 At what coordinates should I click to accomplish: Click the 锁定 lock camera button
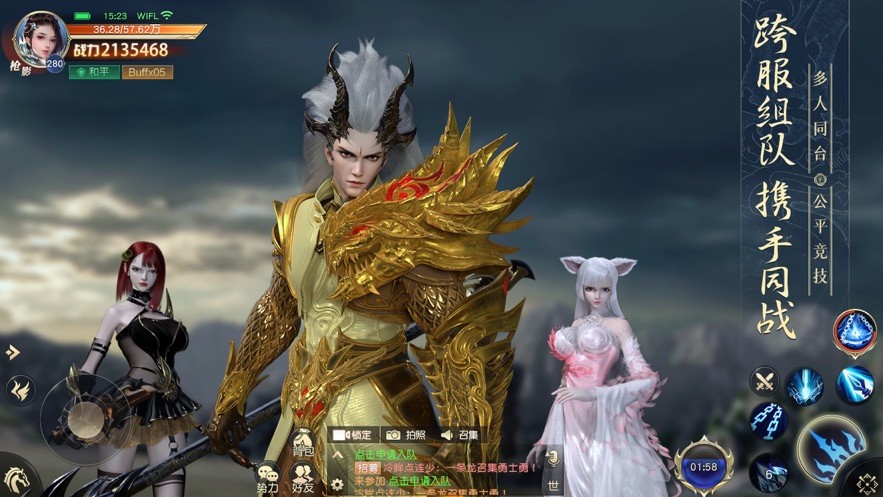(351, 435)
